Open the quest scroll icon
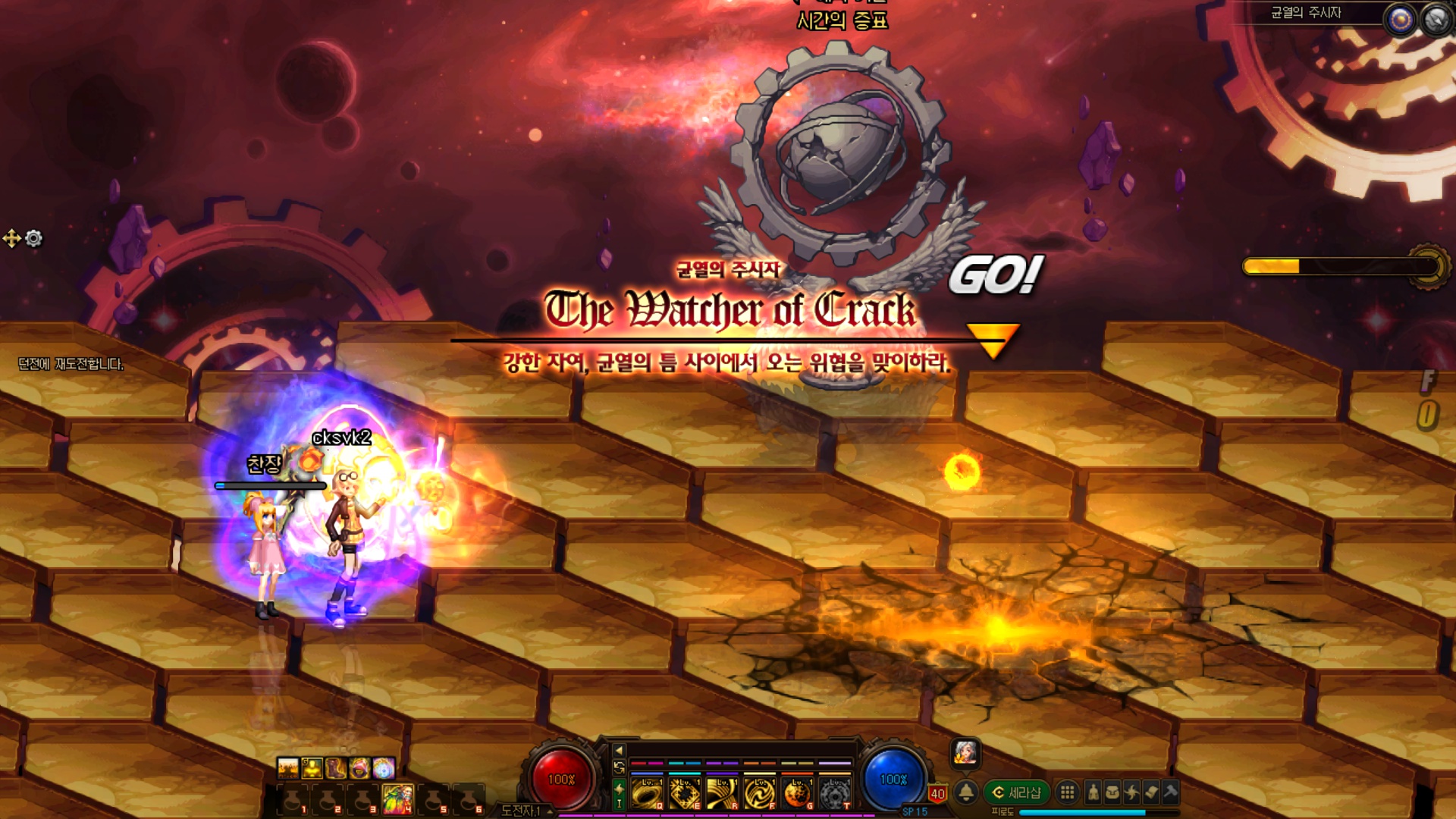The height and width of the screenshot is (819, 1456). [1151, 792]
